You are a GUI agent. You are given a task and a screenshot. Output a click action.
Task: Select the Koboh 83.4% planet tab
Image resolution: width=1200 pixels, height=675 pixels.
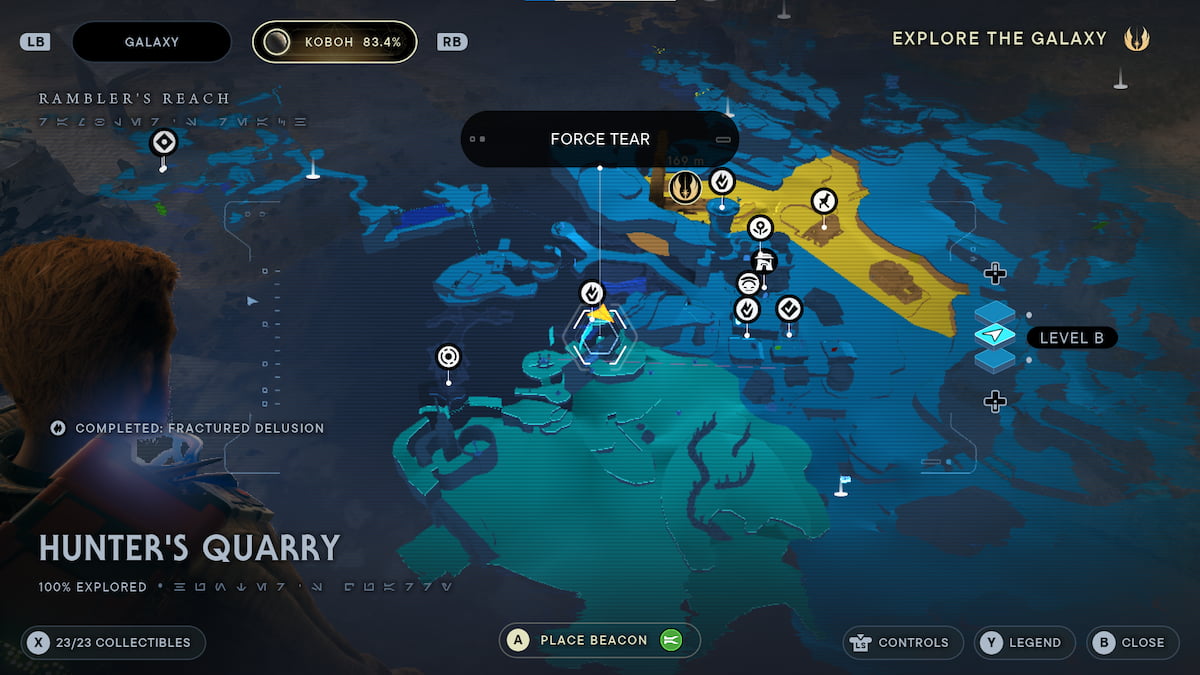coord(334,42)
